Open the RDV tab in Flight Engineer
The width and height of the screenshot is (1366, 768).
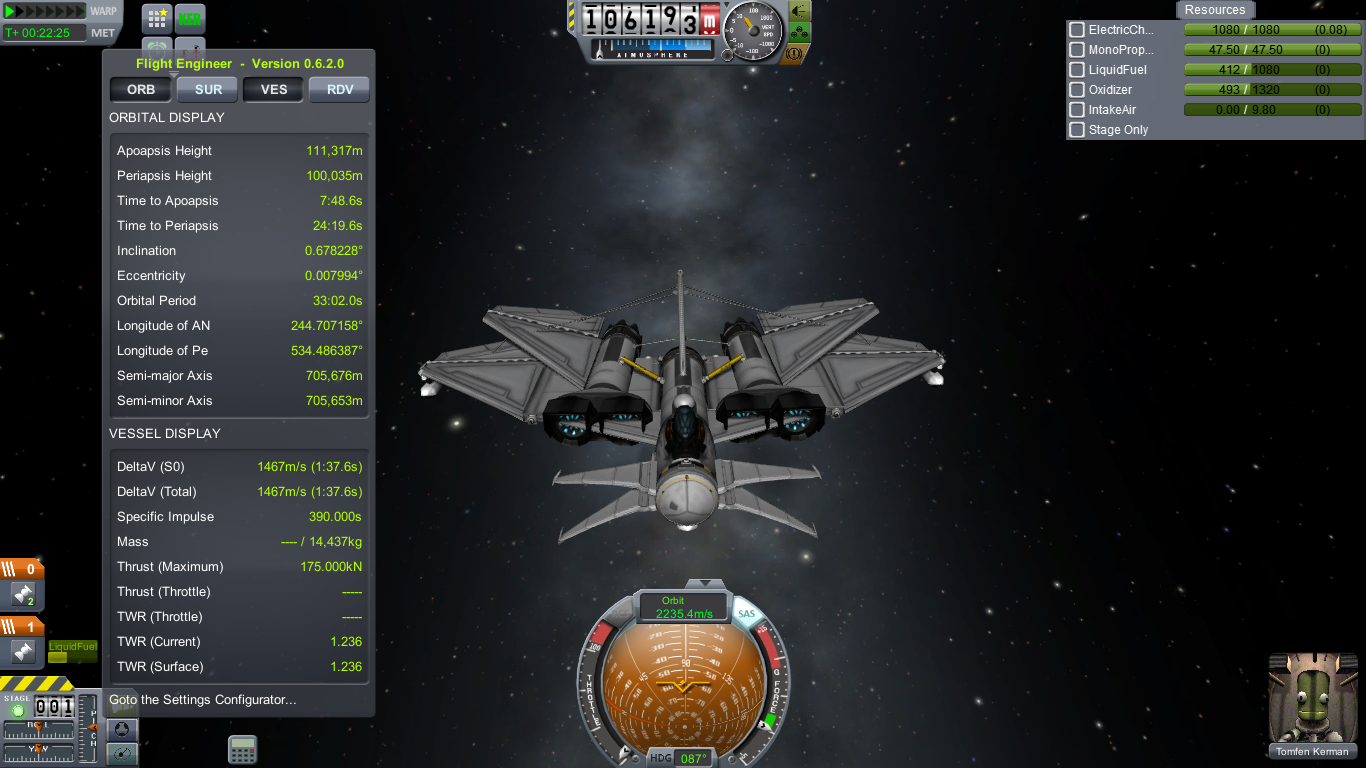click(339, 89)
